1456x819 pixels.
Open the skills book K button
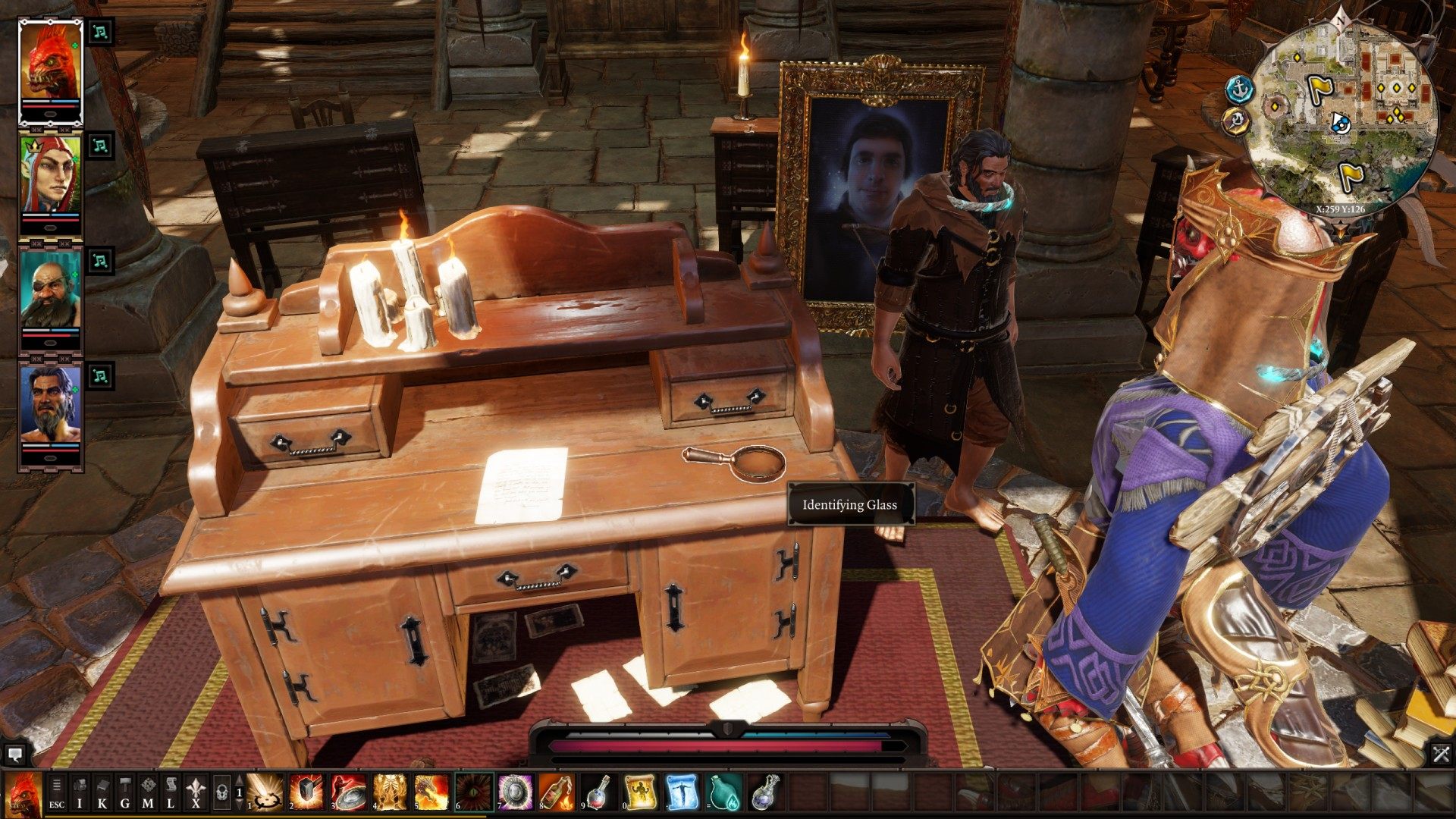pyautogui.click(x=102, y=793)
